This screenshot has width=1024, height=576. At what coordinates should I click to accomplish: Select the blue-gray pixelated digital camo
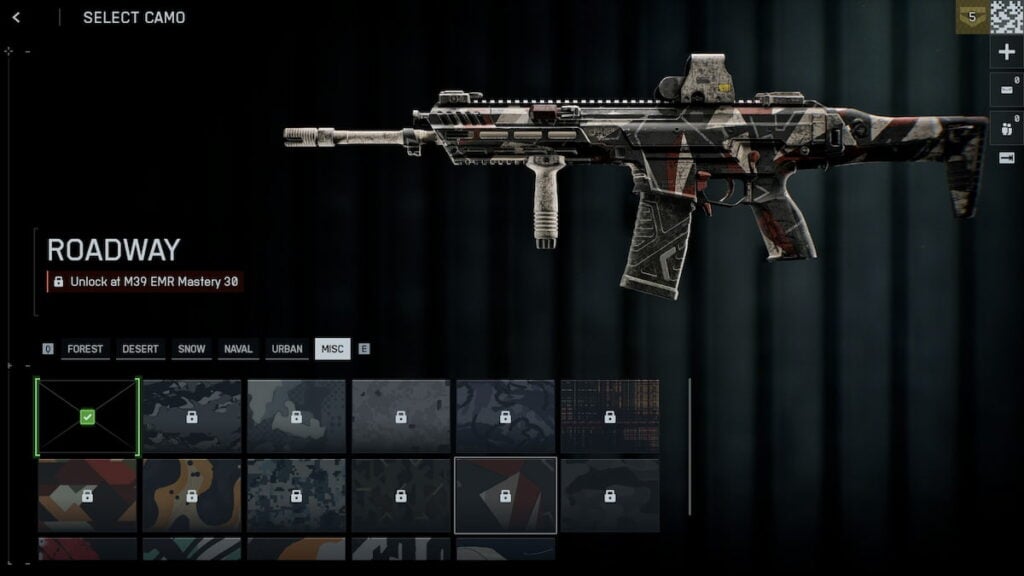coord(296,495)
